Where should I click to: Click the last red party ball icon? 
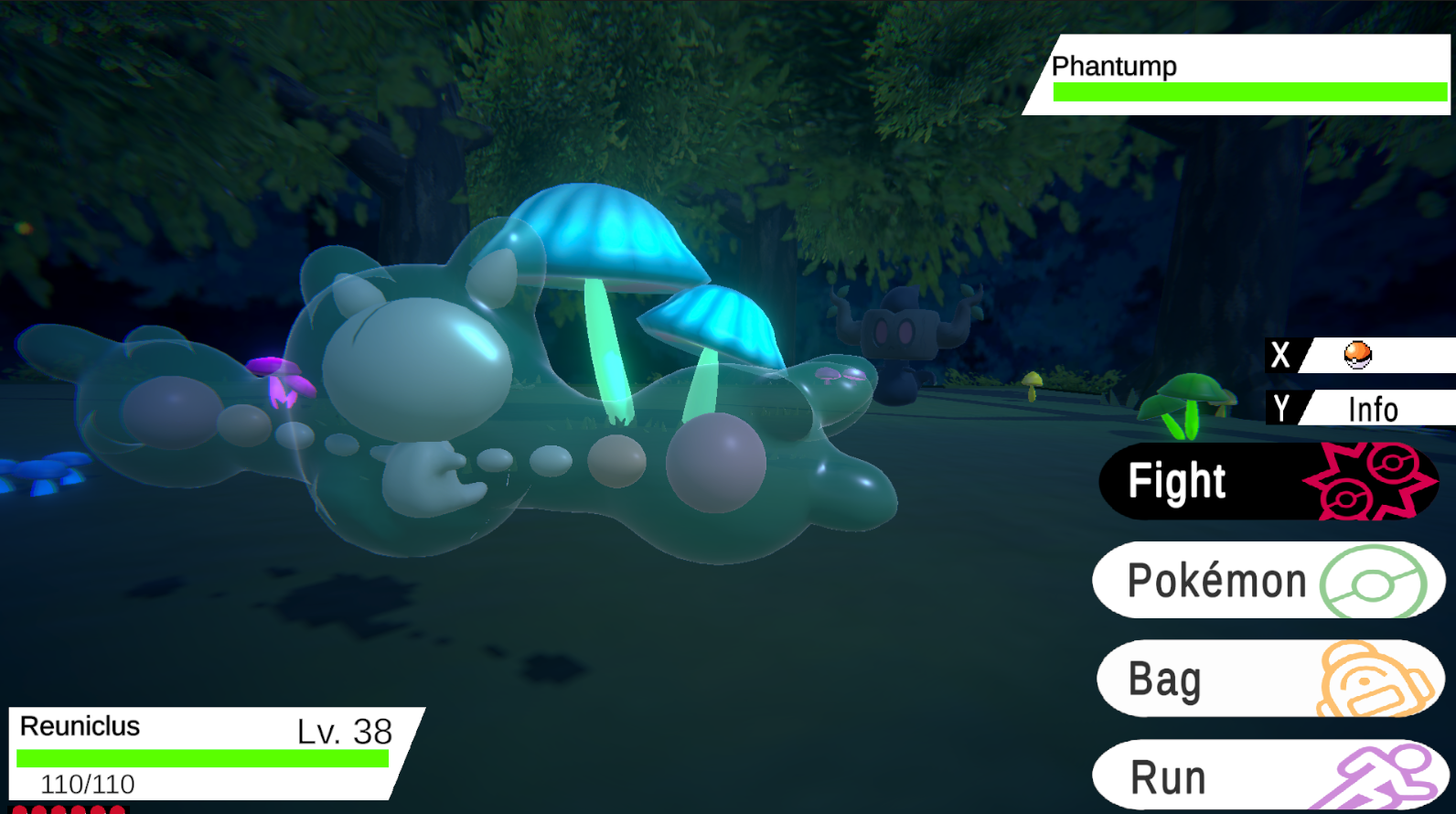[117, 809]
